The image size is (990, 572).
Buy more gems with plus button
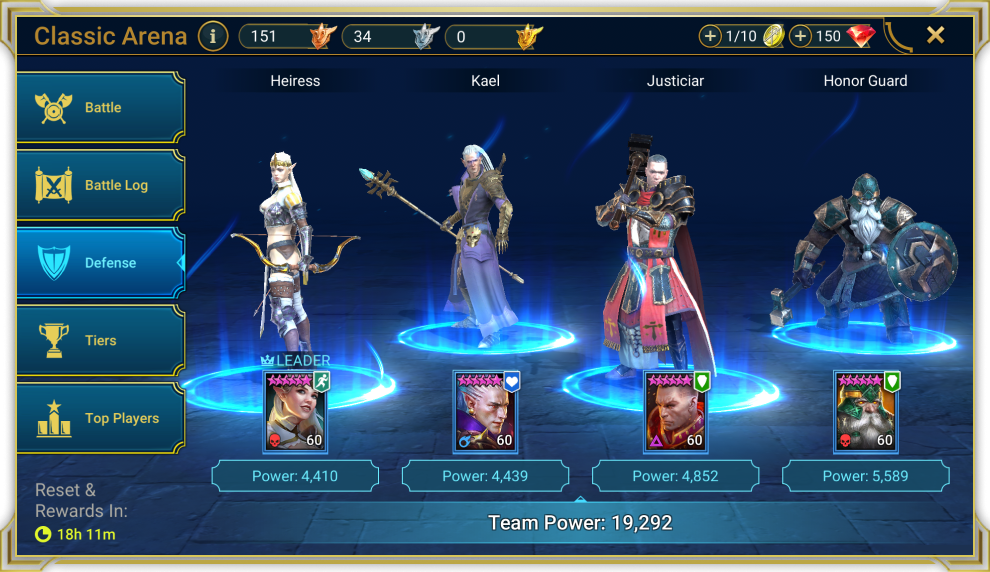[800, 37]
